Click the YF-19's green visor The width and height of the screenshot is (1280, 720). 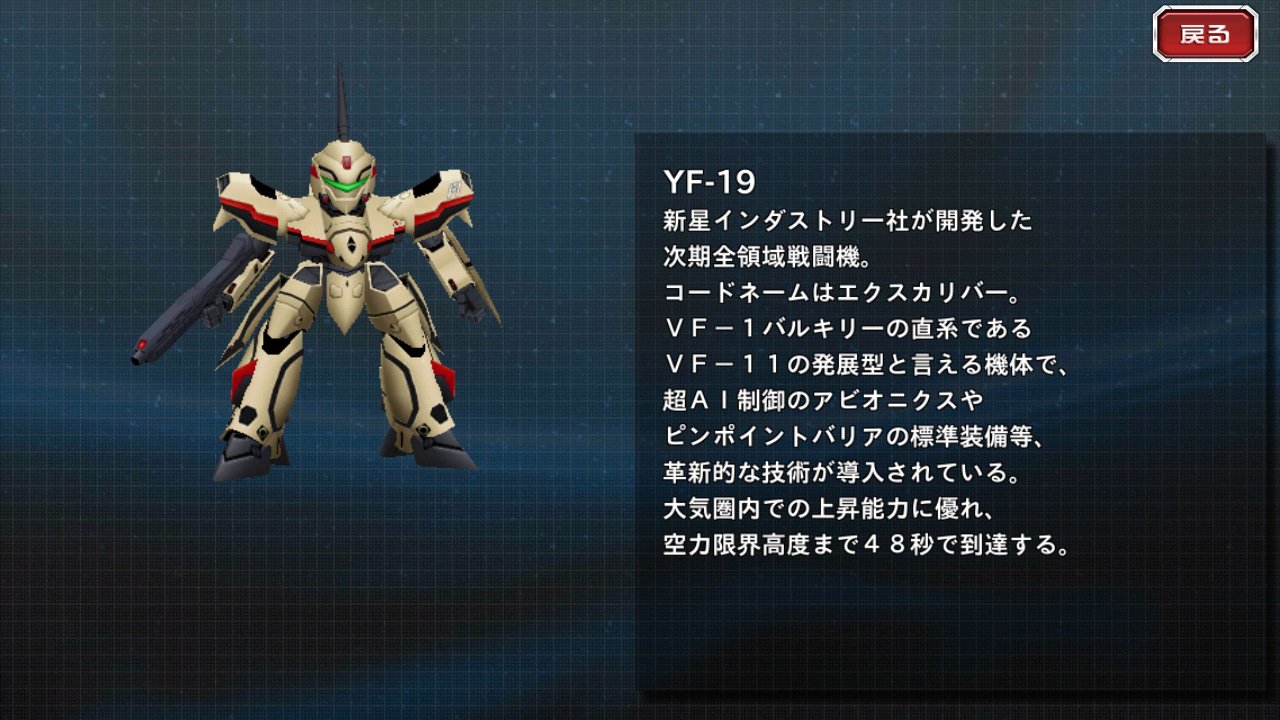click(x=345, y=184)
